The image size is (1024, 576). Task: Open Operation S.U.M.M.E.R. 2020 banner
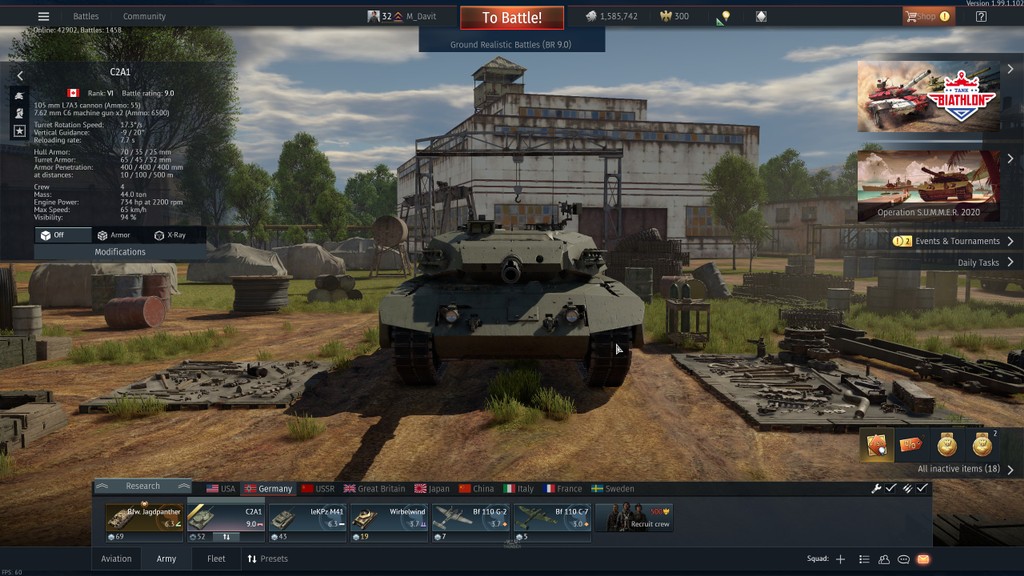[928, 185]
